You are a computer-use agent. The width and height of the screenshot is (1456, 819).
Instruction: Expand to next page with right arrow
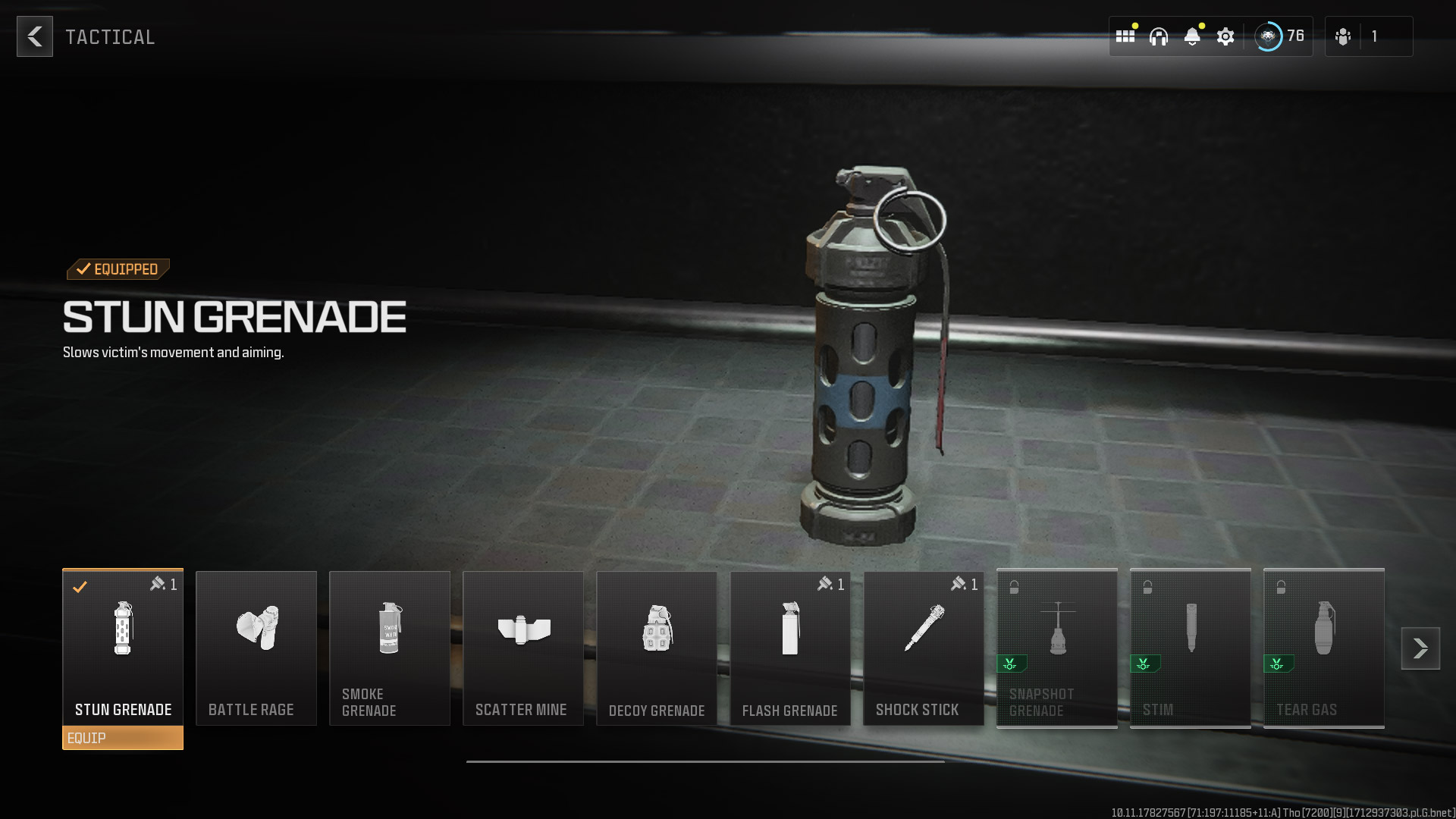[x=1419, y=648]
